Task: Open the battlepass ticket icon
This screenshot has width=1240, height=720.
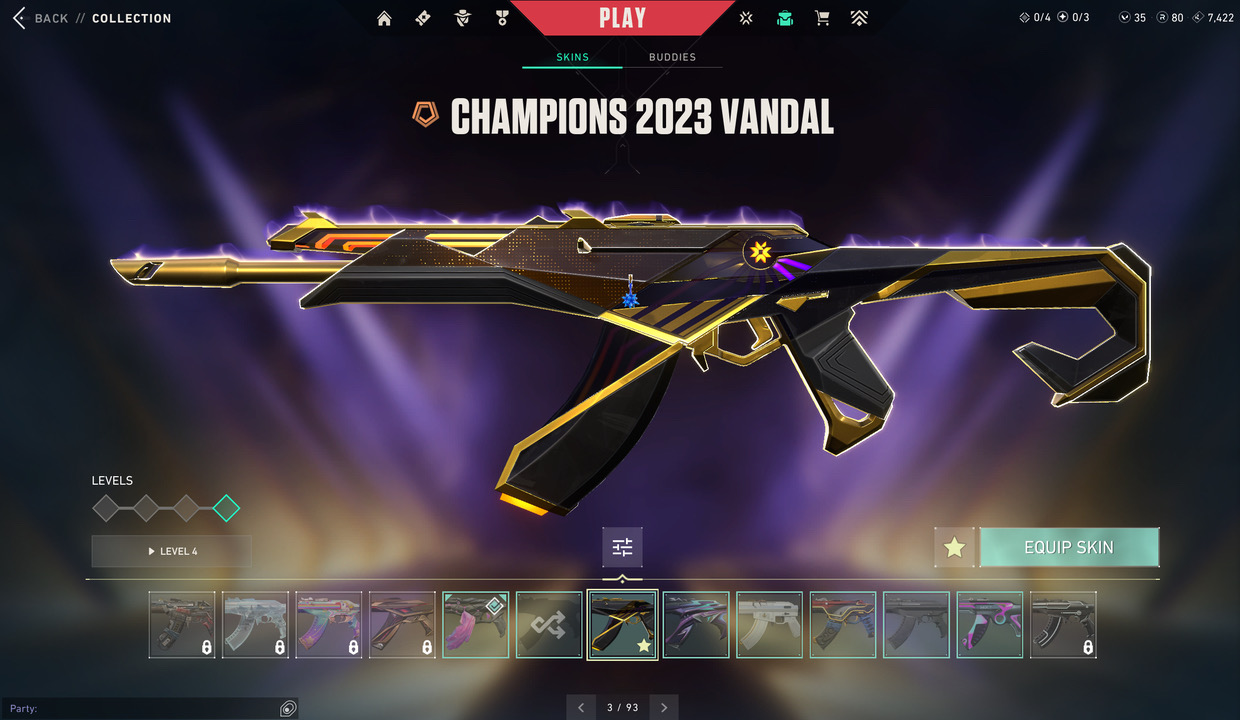Action: tap(423, 18)
